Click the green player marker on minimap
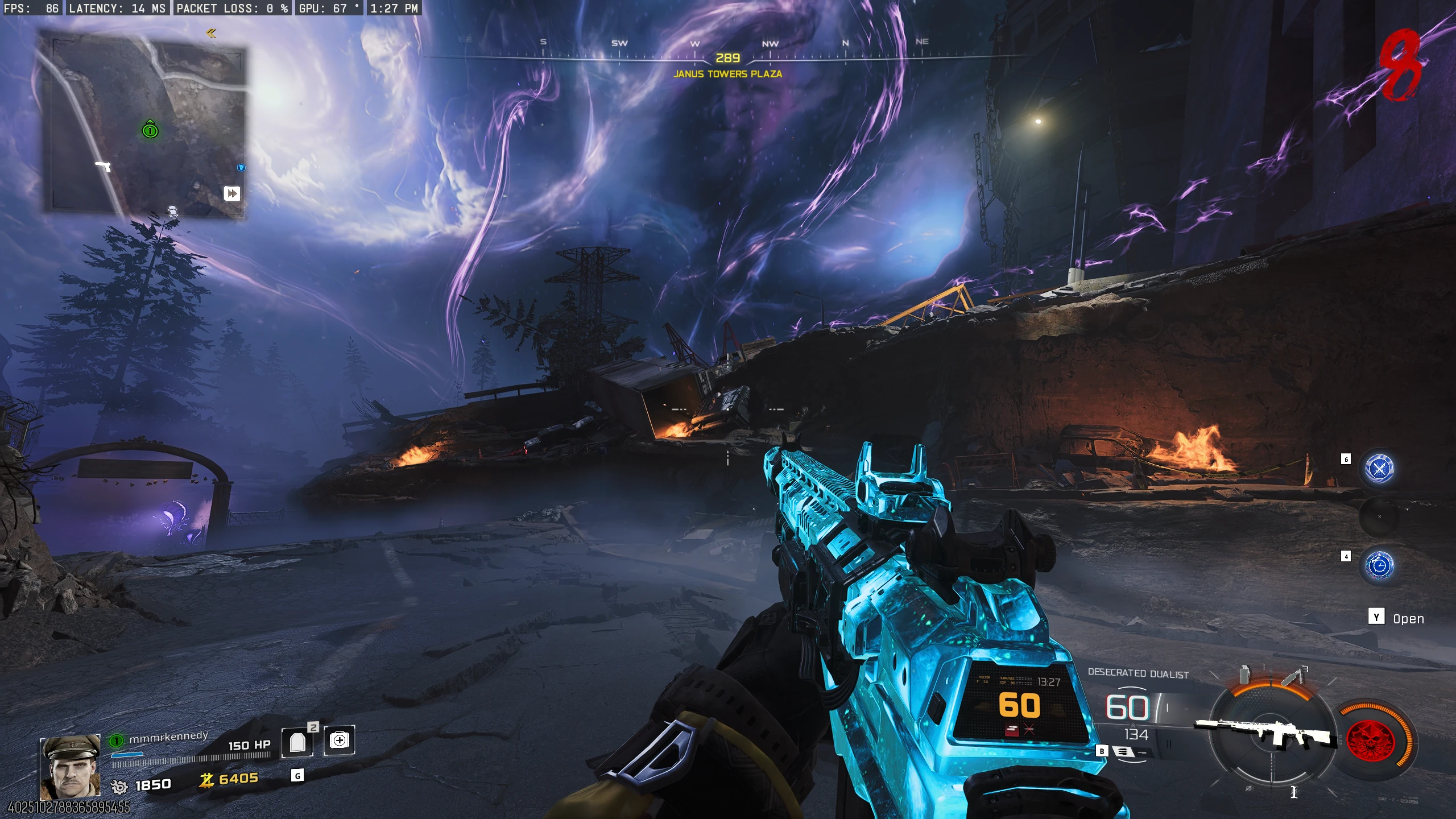The height and width of the screenshot is (819, 1456). tap(150, 130)
